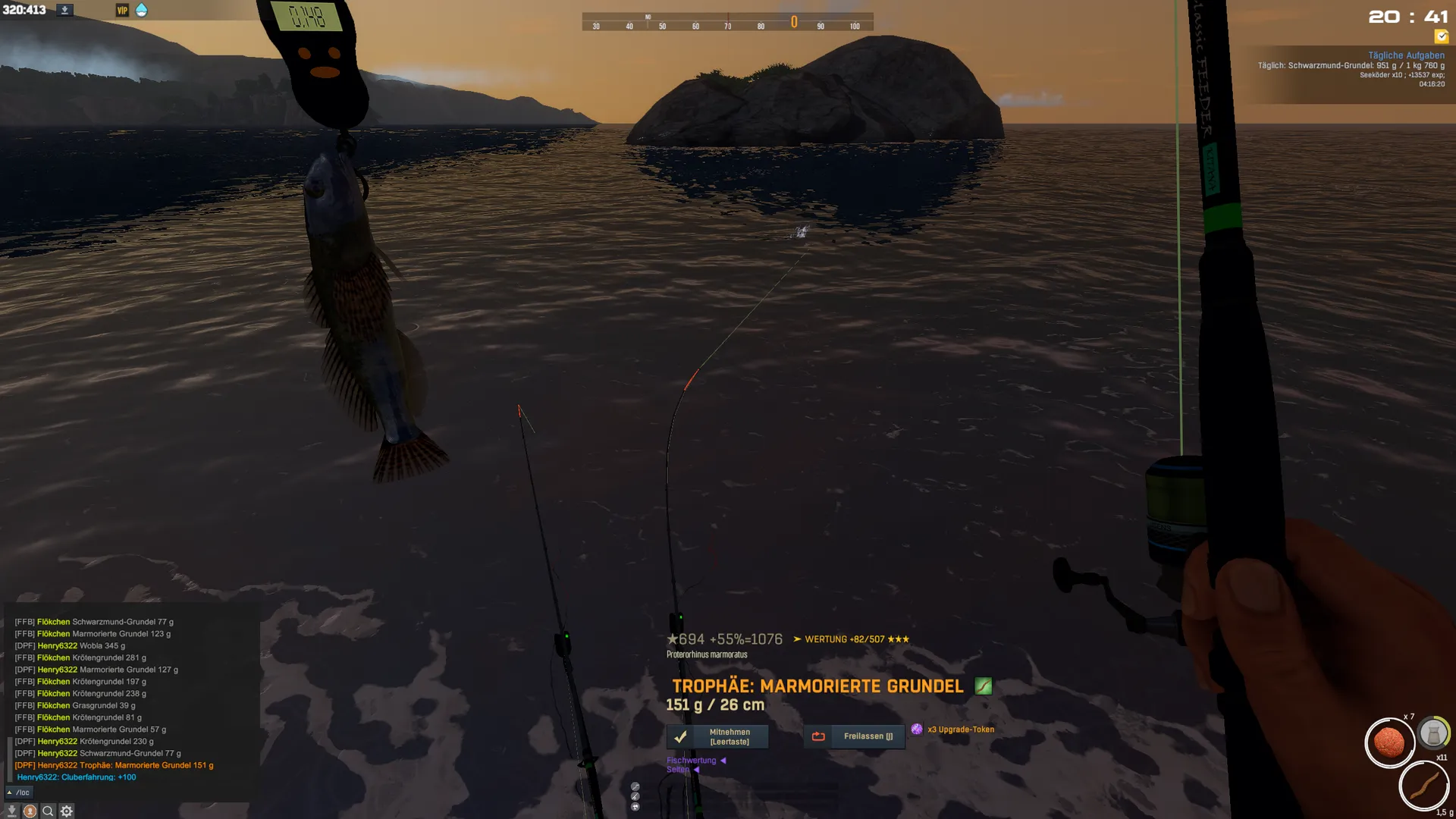Click the VIP badge icon

[x=122, y=11]
